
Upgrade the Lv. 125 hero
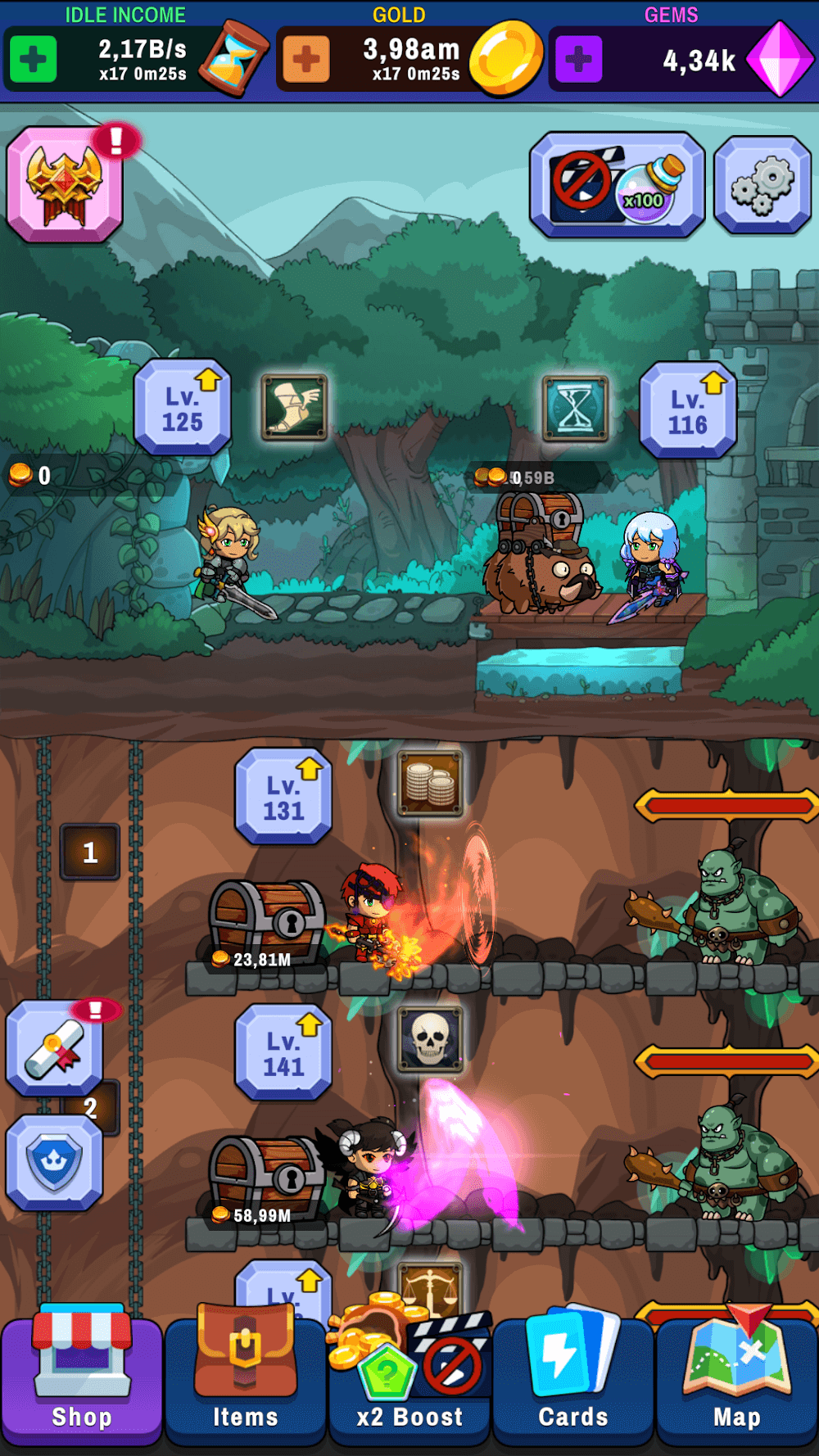183,408
